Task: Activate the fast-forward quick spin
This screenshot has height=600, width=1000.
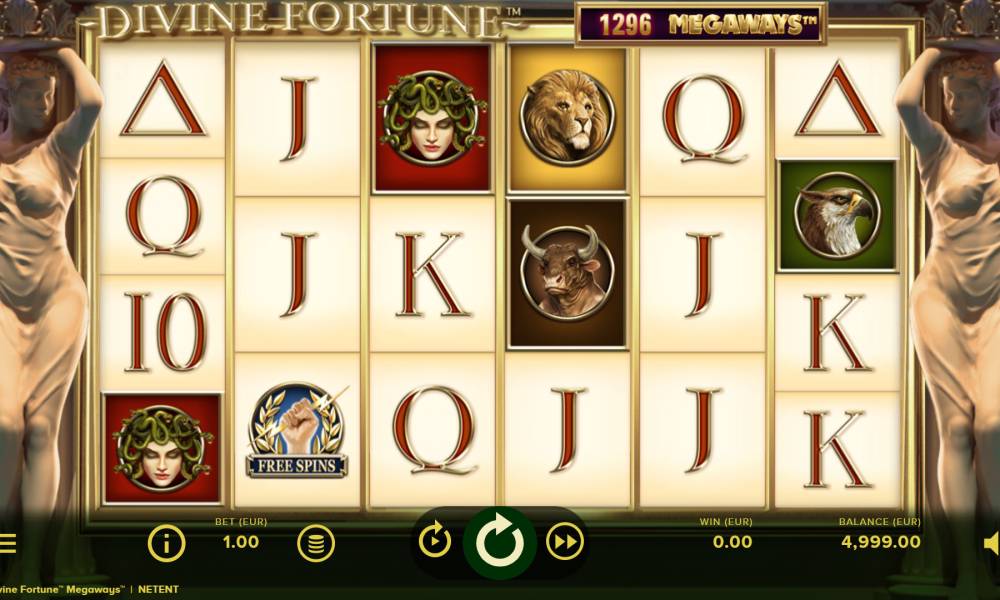Action: click(565, 542)
